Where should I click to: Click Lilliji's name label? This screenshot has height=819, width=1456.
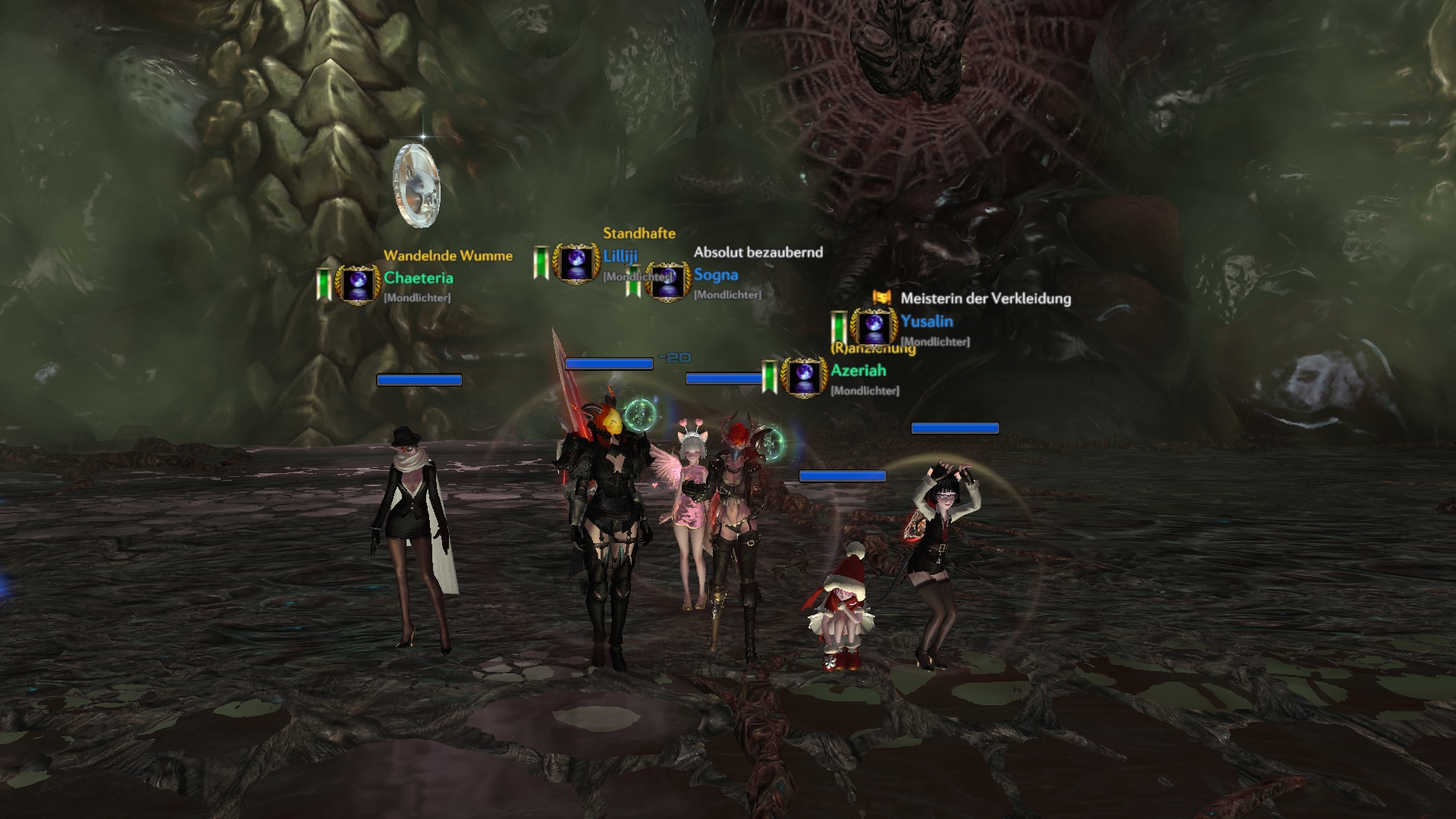point(620,256)
